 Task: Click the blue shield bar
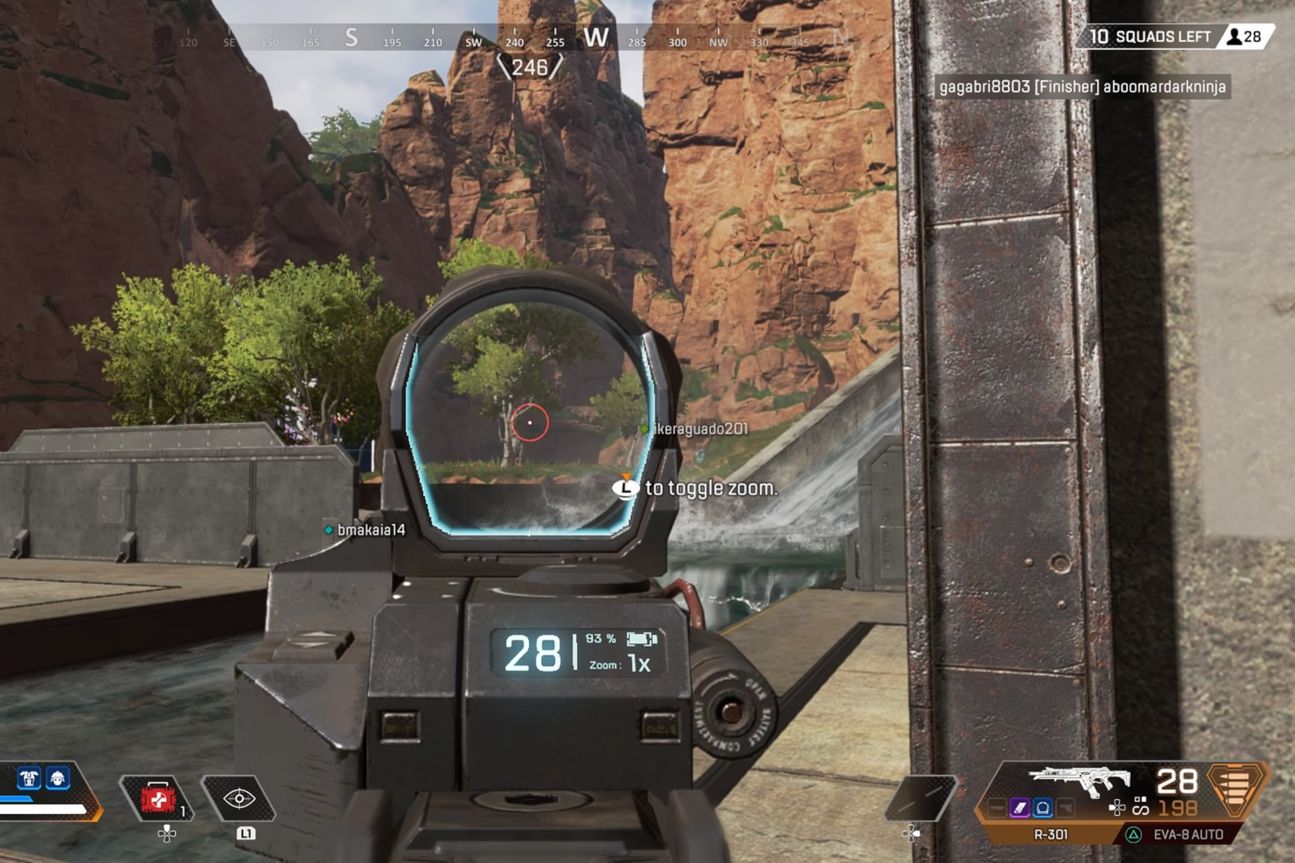click(x=16, y=799)
